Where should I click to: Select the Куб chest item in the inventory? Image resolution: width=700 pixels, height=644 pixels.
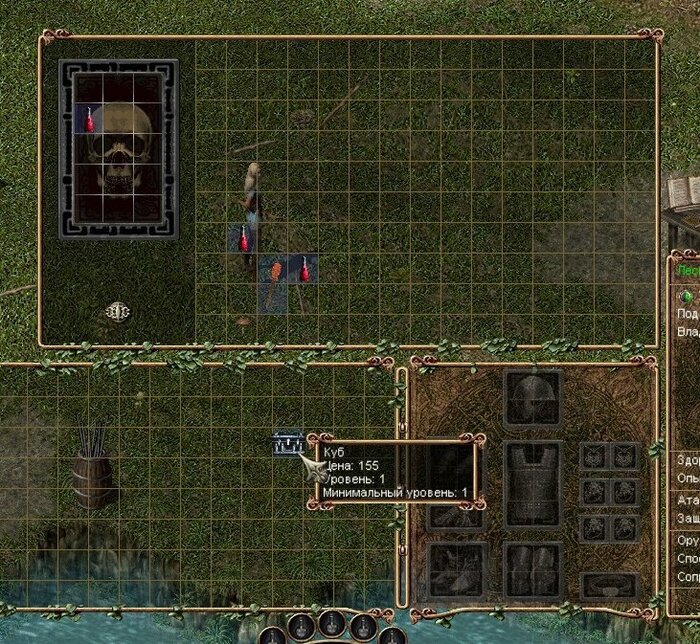click(287, 444)
